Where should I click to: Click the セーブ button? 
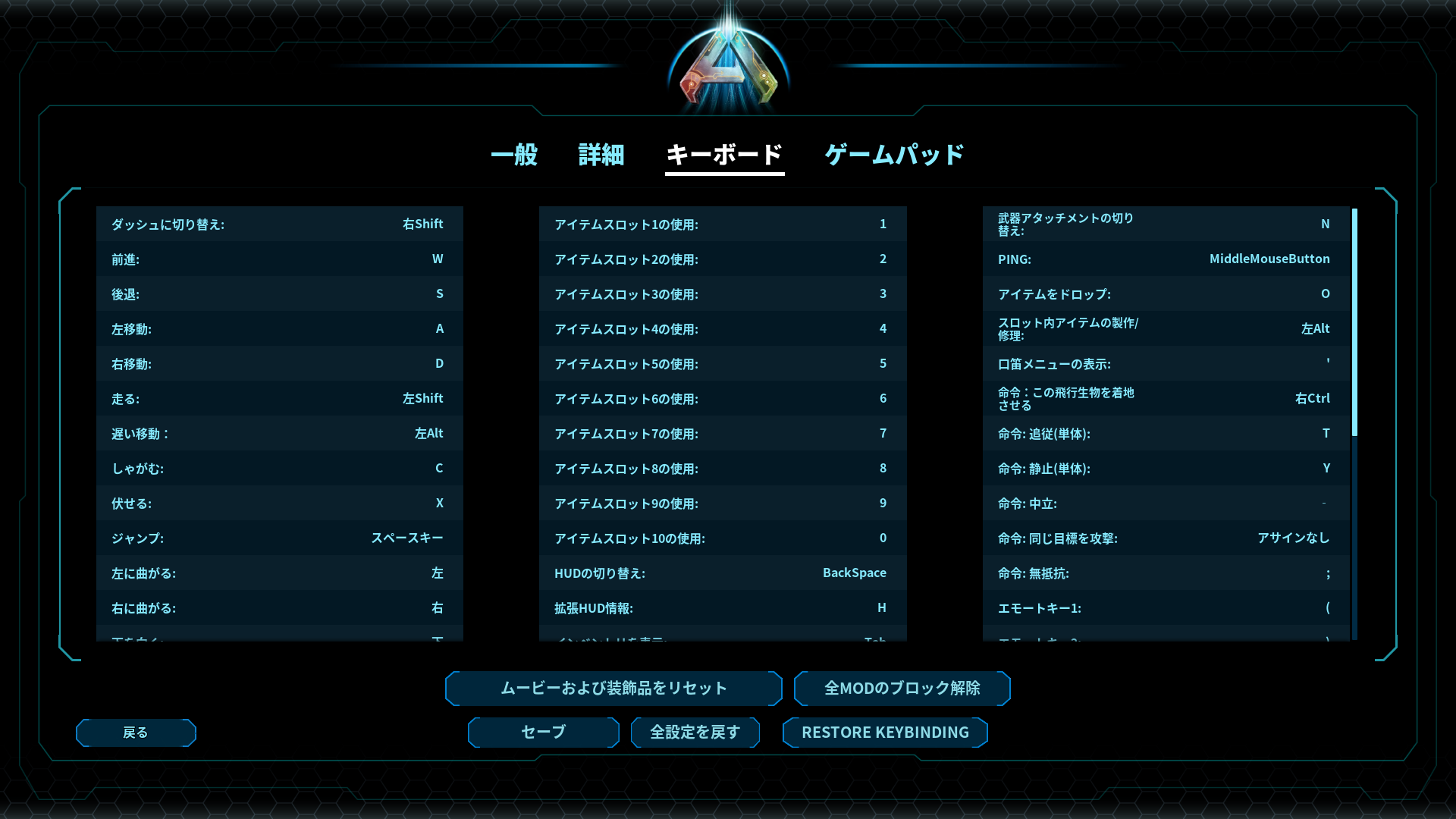(x=542, y=732)
